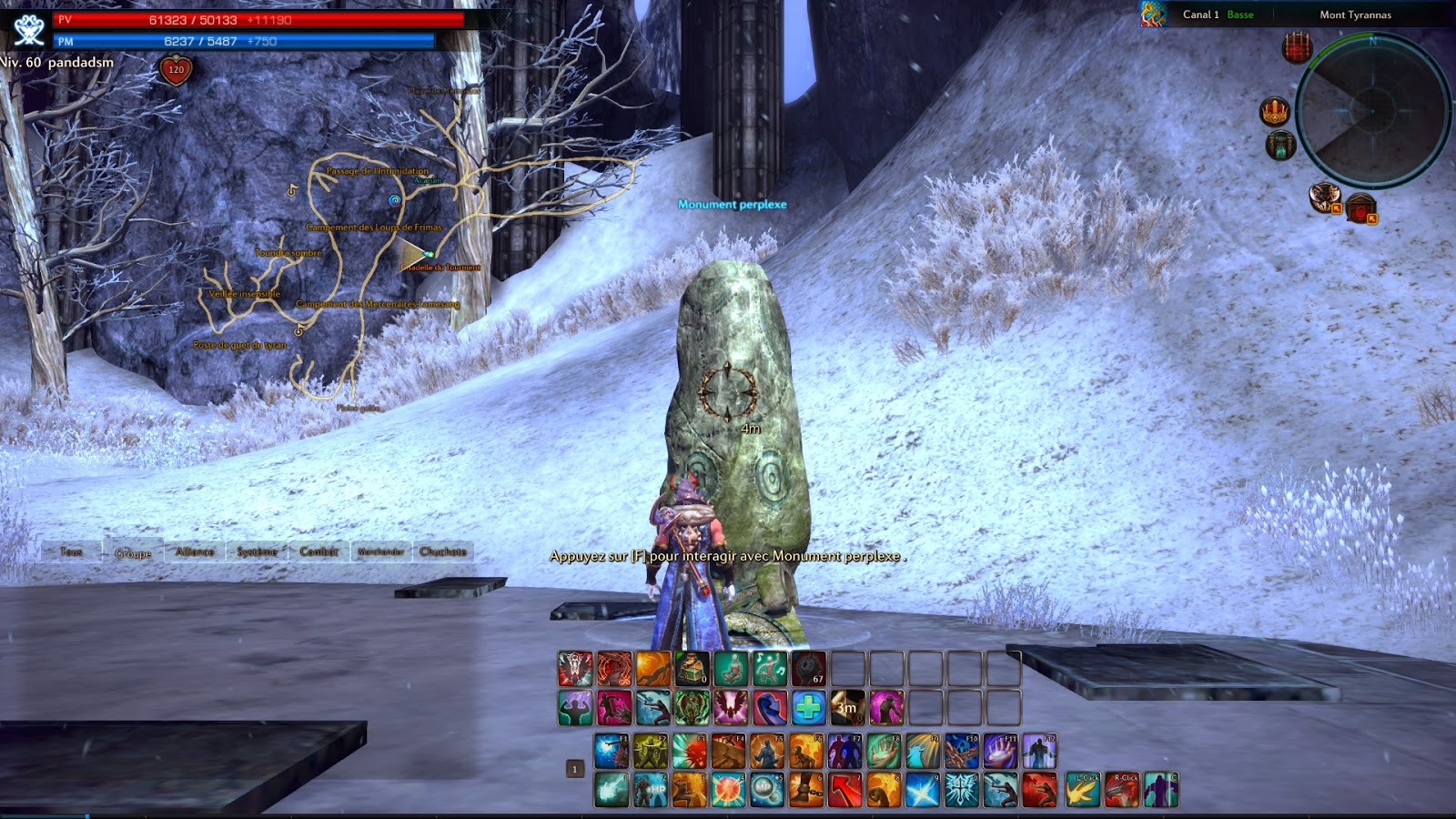The height and width of the screenshot is (819, 1456).
Task: Activate the chained shackles skill bound to F10
Action: click(x=962, y=751)
